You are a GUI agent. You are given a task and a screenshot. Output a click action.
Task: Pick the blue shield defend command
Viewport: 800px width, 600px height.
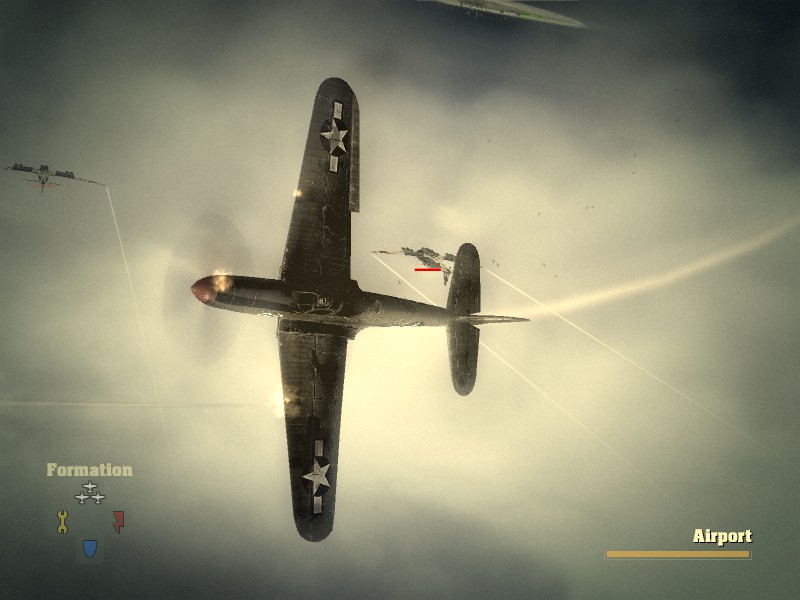pos(90,548)
